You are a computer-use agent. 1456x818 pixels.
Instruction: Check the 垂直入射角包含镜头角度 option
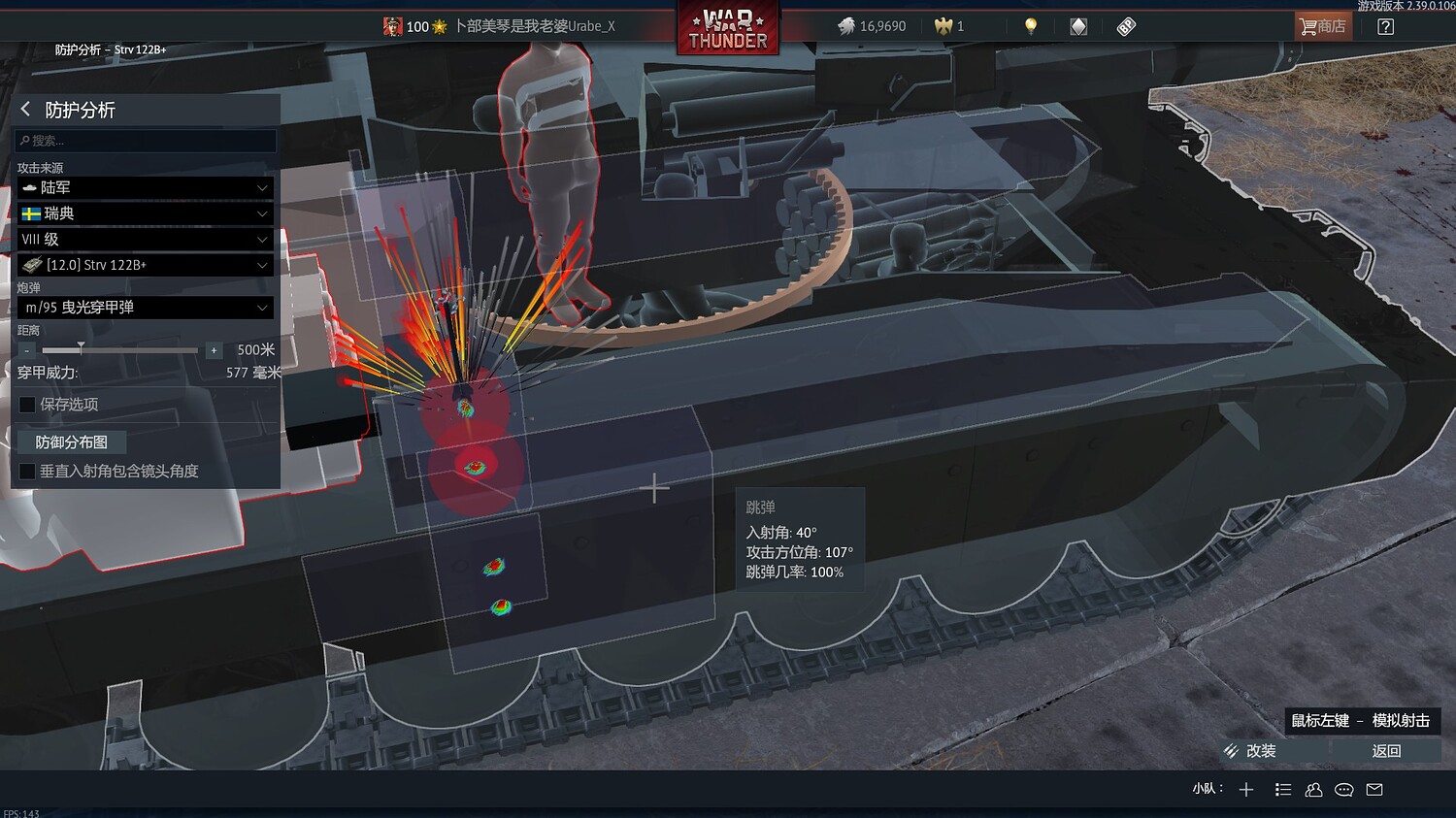(x=26, y=472)
